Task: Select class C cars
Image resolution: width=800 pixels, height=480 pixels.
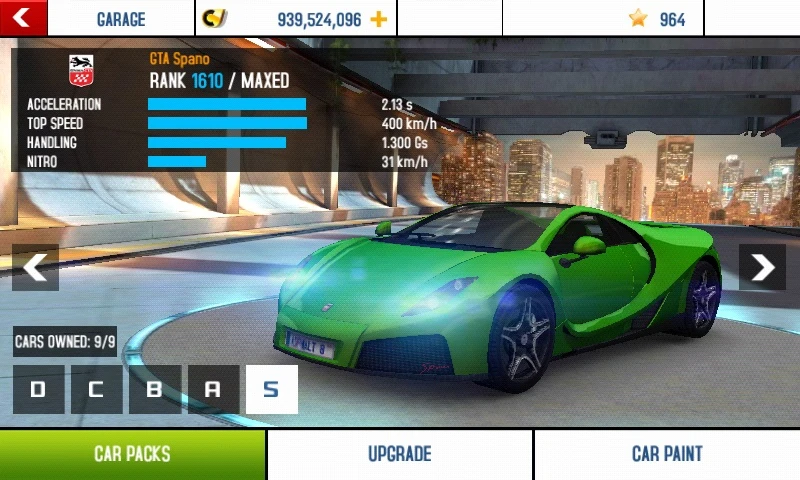Action: coord(96,390)
